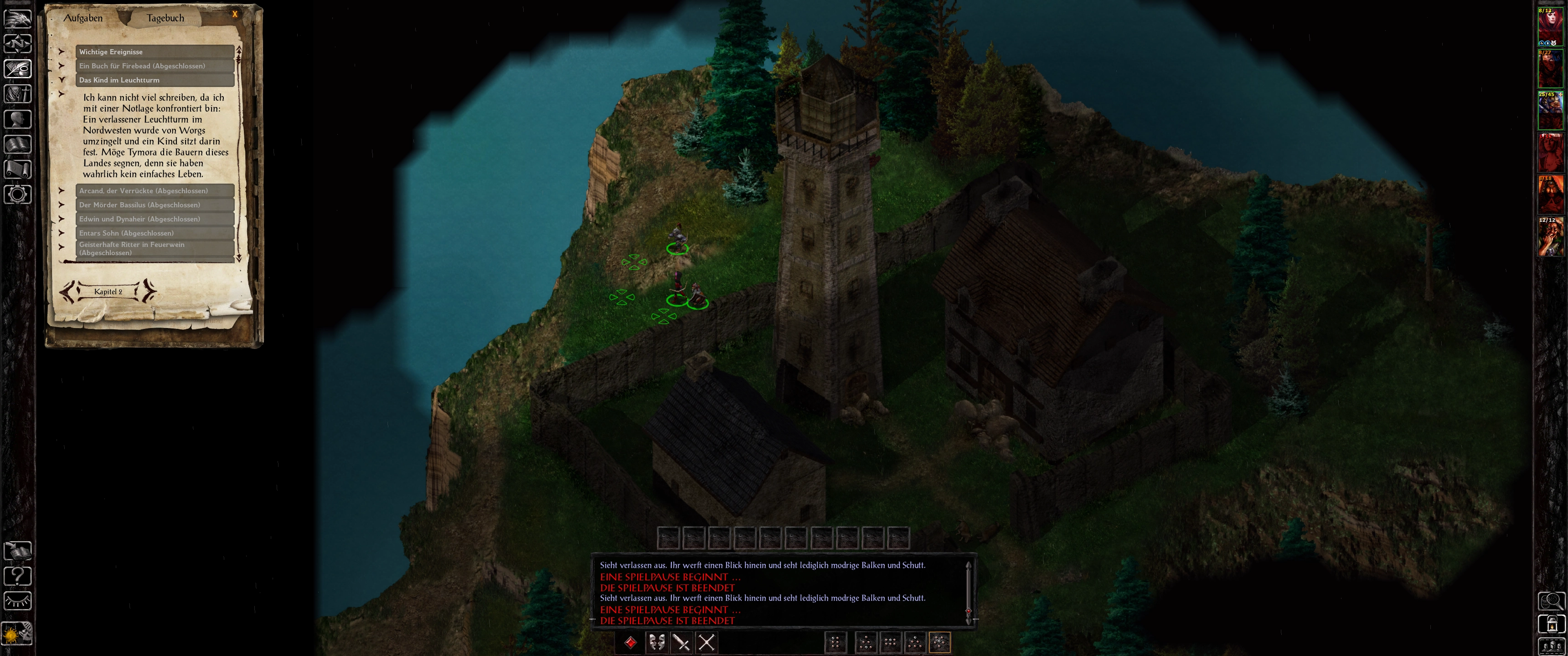The width and height of the screenshot is (1568, 656).
Task: Open the area map compass icon
Action: 18,44
